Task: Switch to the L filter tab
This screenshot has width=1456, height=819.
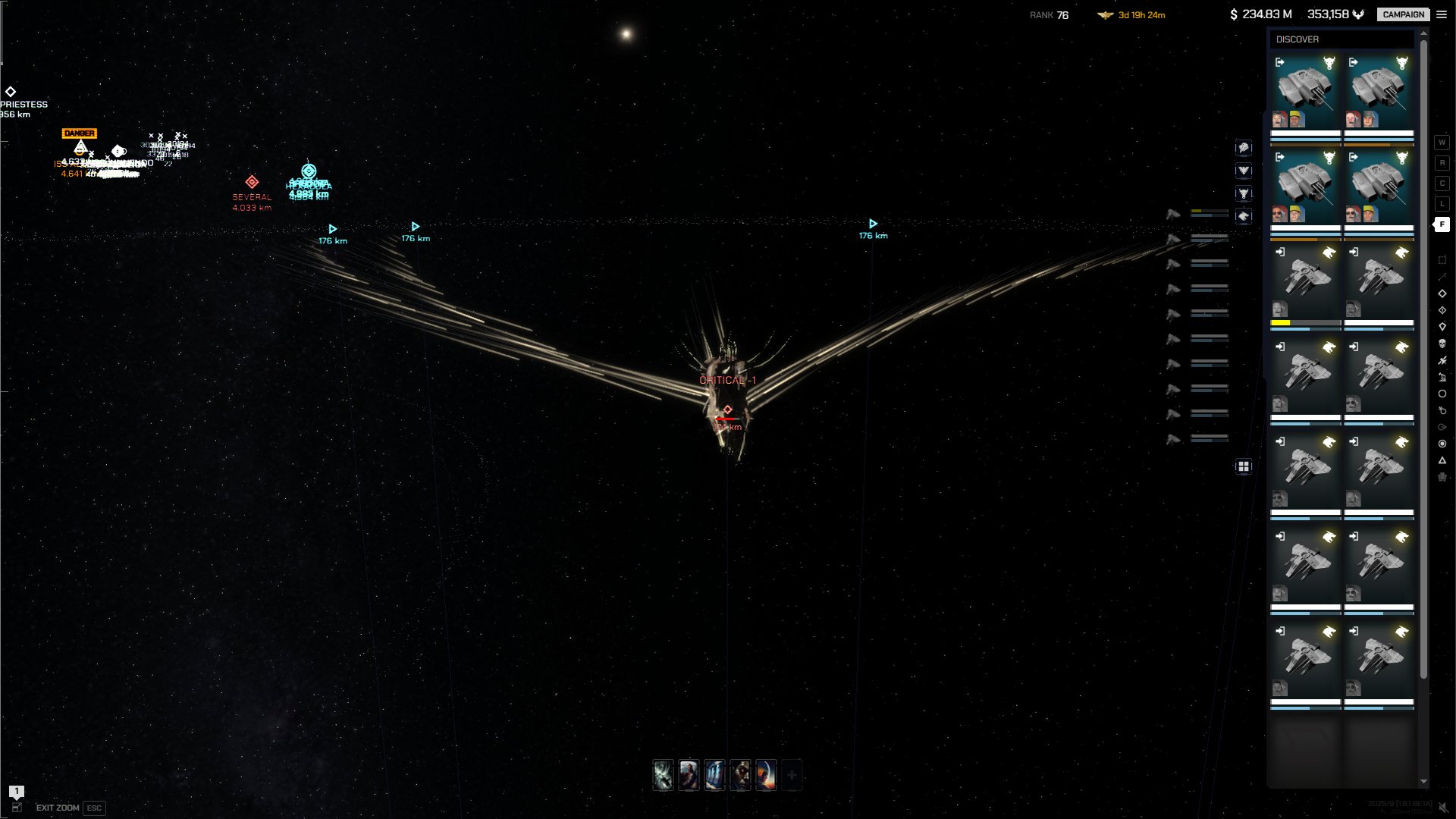Action: (x=1442, y=204)
